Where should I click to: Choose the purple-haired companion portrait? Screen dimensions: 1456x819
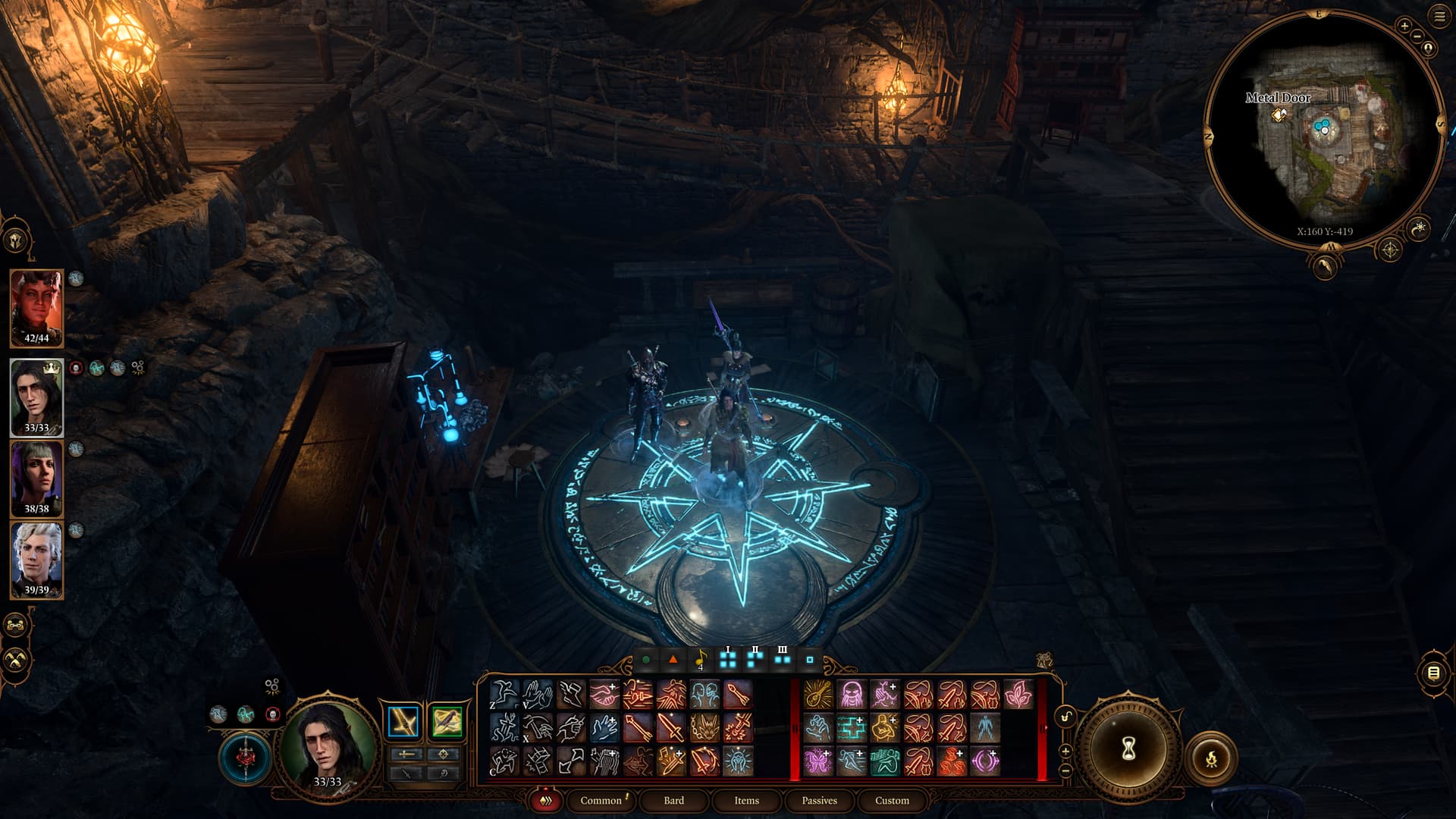36,476
